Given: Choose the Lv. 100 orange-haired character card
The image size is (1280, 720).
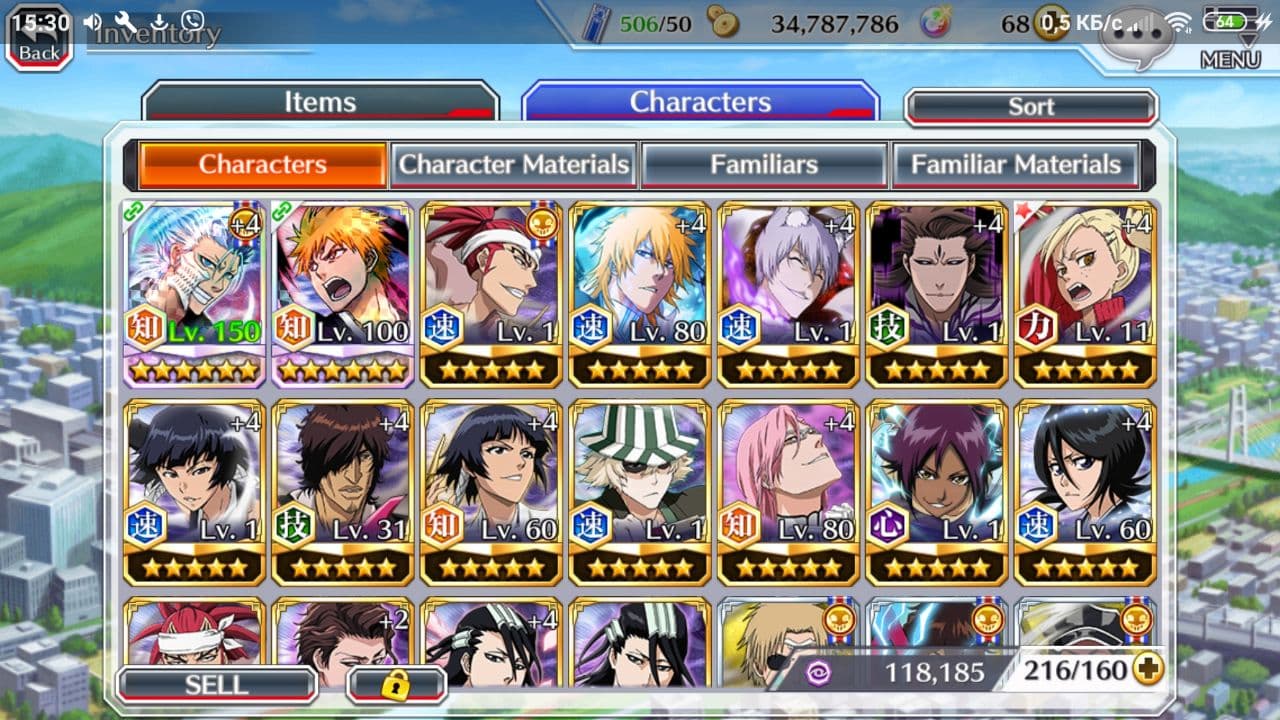Looking at the screenshot, I should click(x=343, y=293).
